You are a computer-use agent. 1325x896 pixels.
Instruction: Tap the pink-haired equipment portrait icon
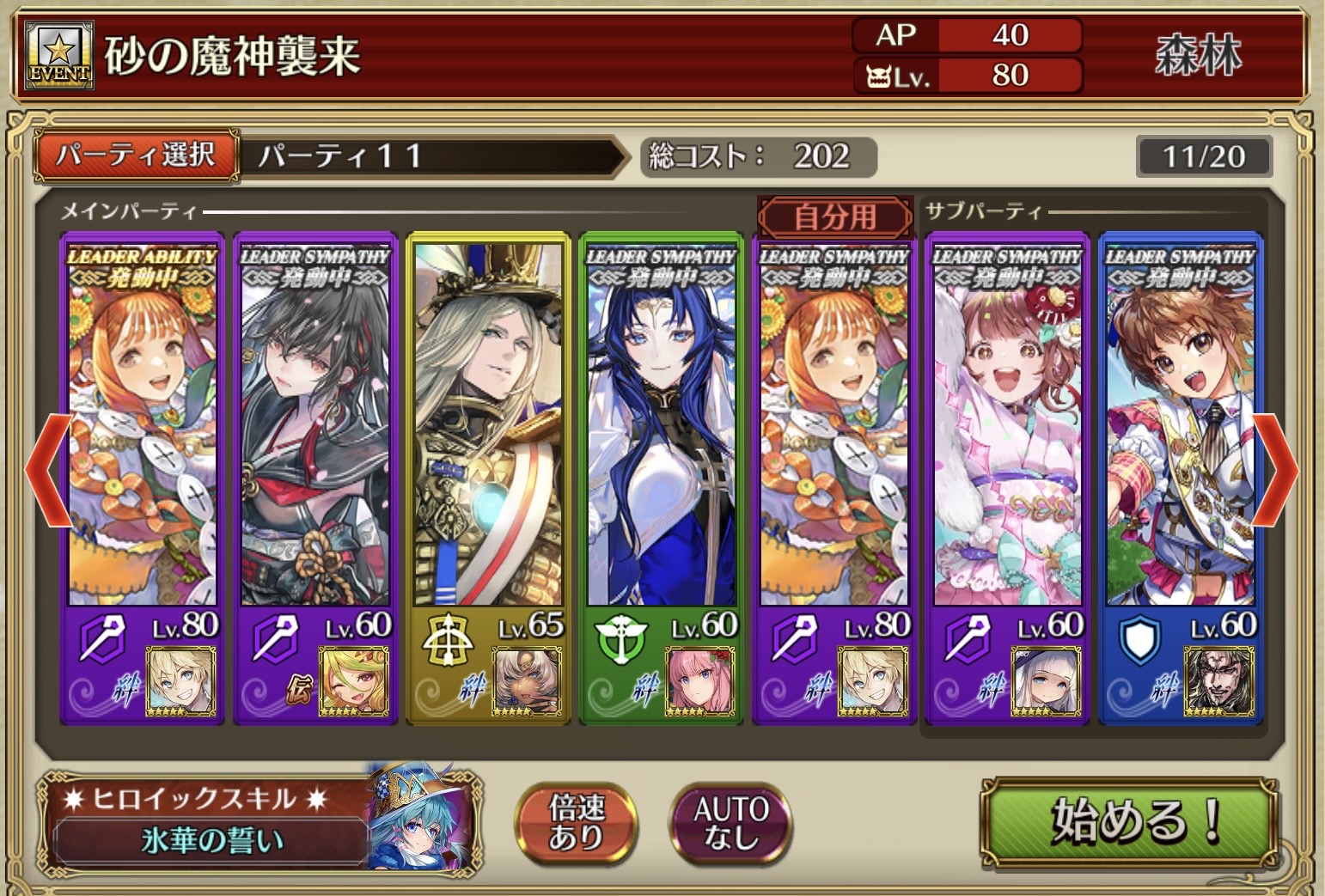(x=699, y=682)
